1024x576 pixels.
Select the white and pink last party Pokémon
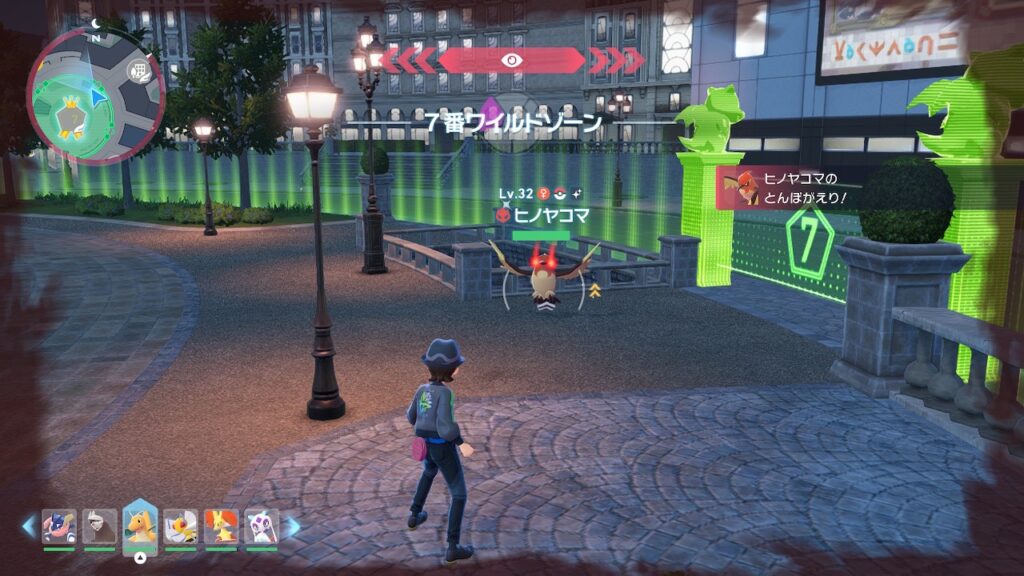[261, 526]
